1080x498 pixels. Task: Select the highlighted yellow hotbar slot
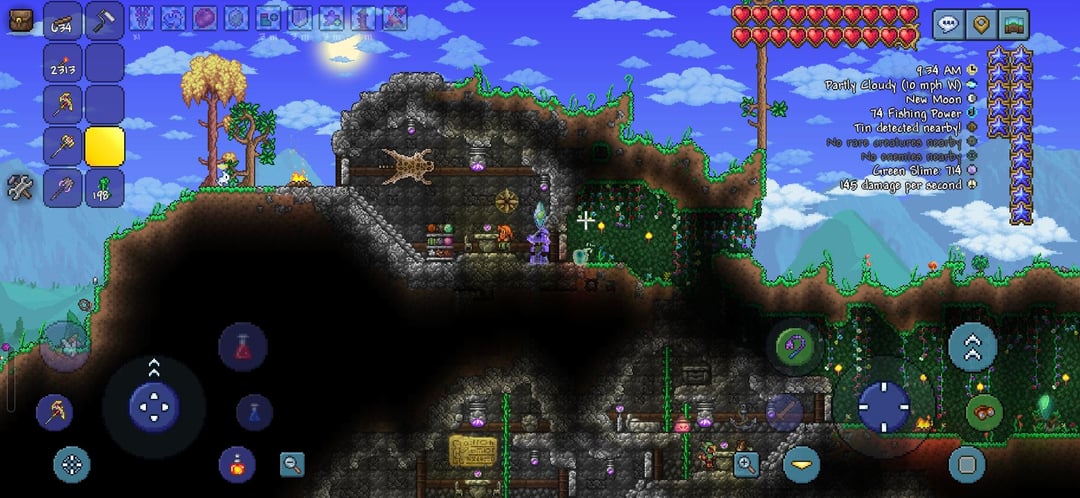(x=104, y=147)
